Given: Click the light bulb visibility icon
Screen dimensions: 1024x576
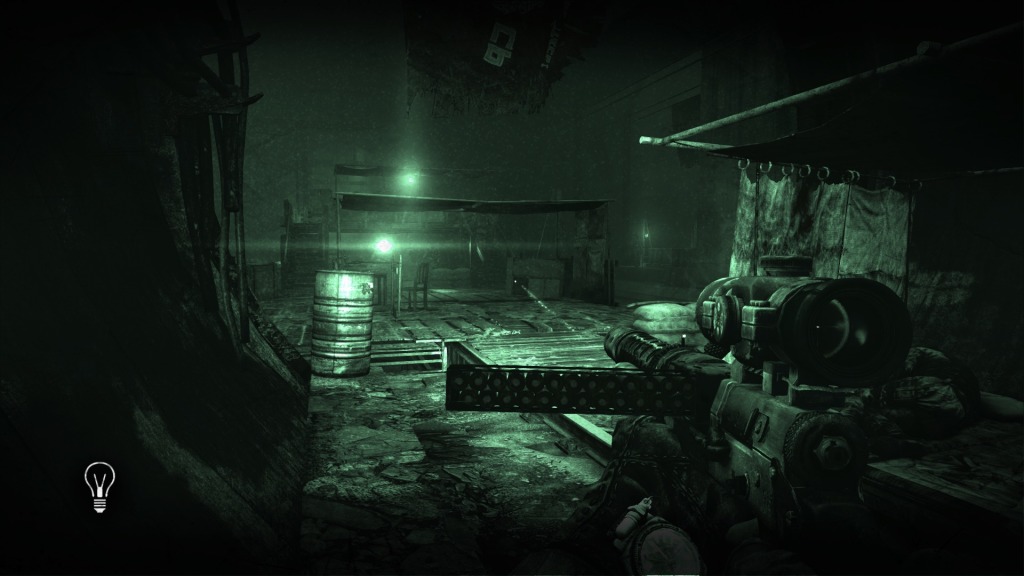Looking at the screenshot, I should click(x=99, y=487).
